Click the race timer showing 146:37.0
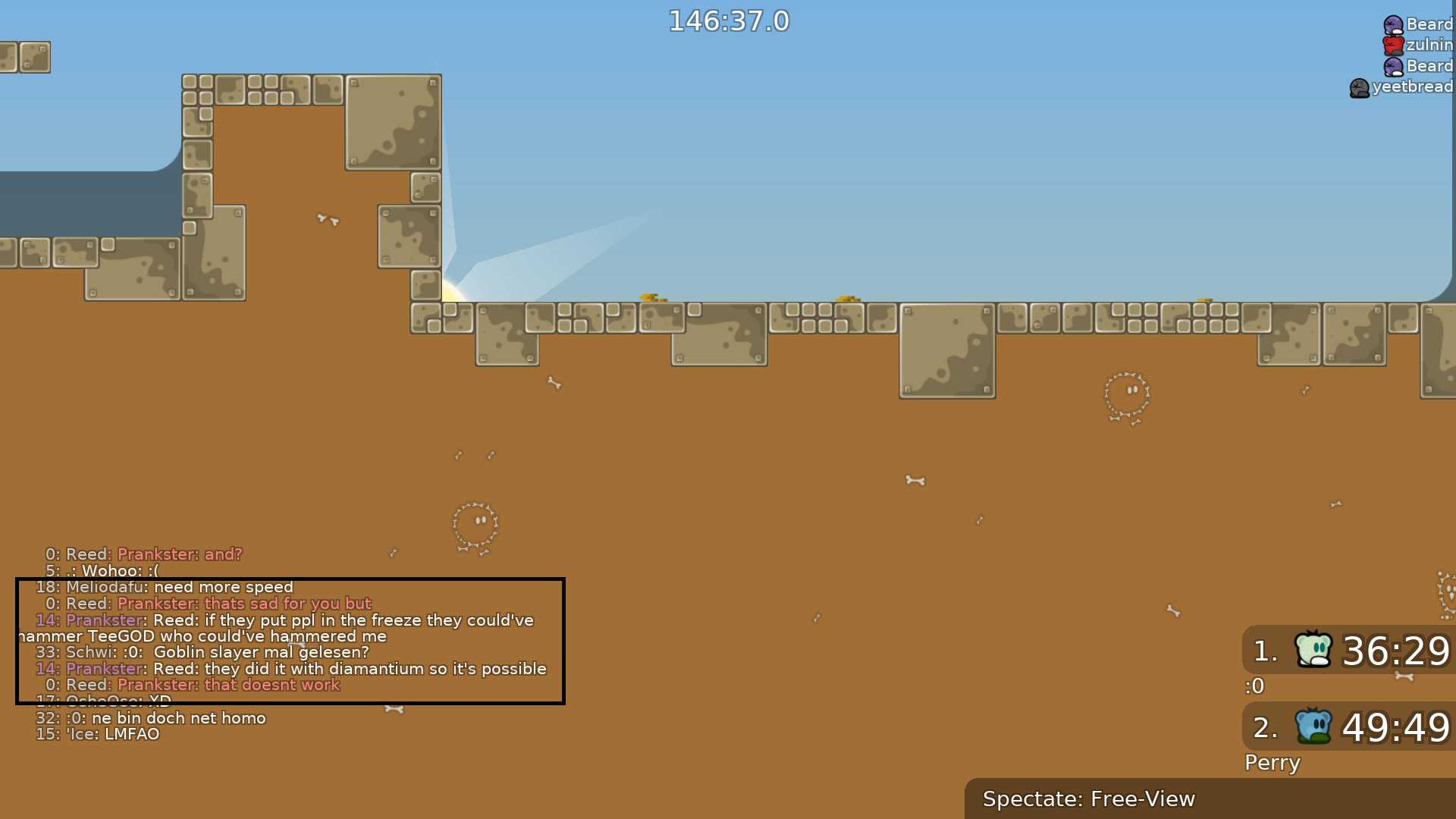This screenshot has height=819, width=1456. 728,21
